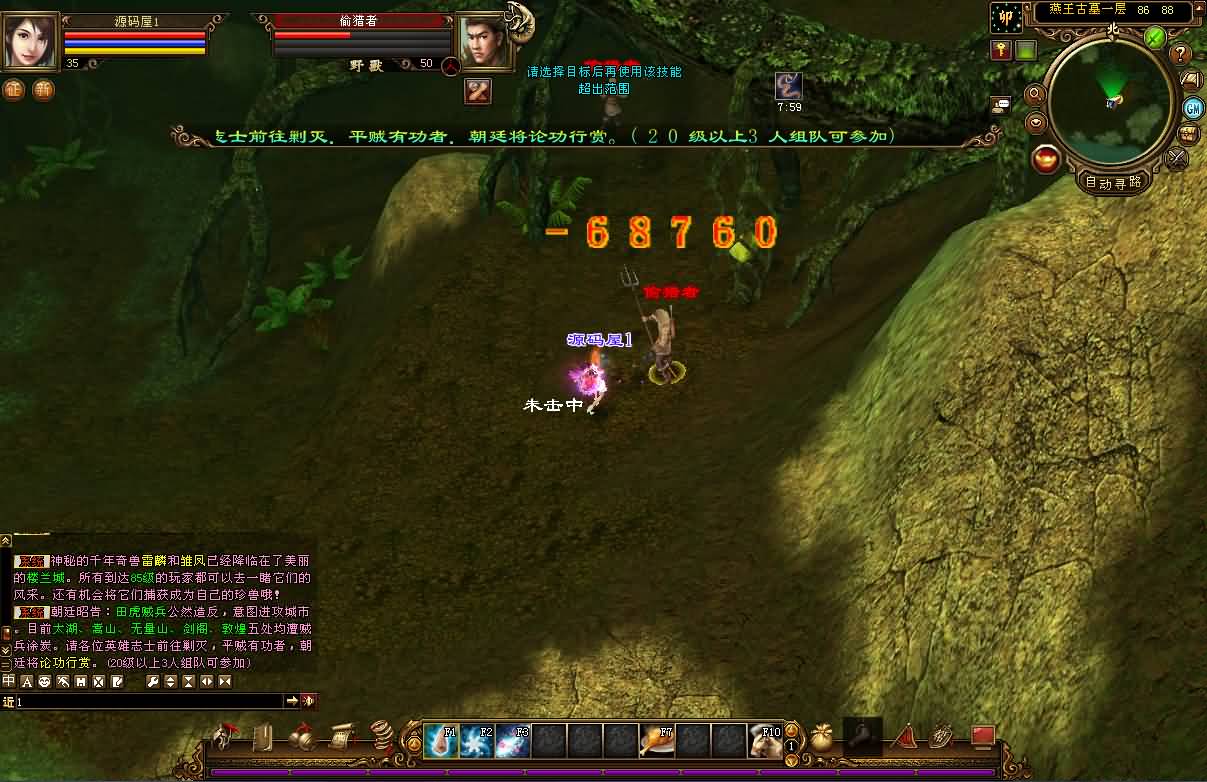
Task: Activate the F1 skill slot
Action: (x=440, y=741)
